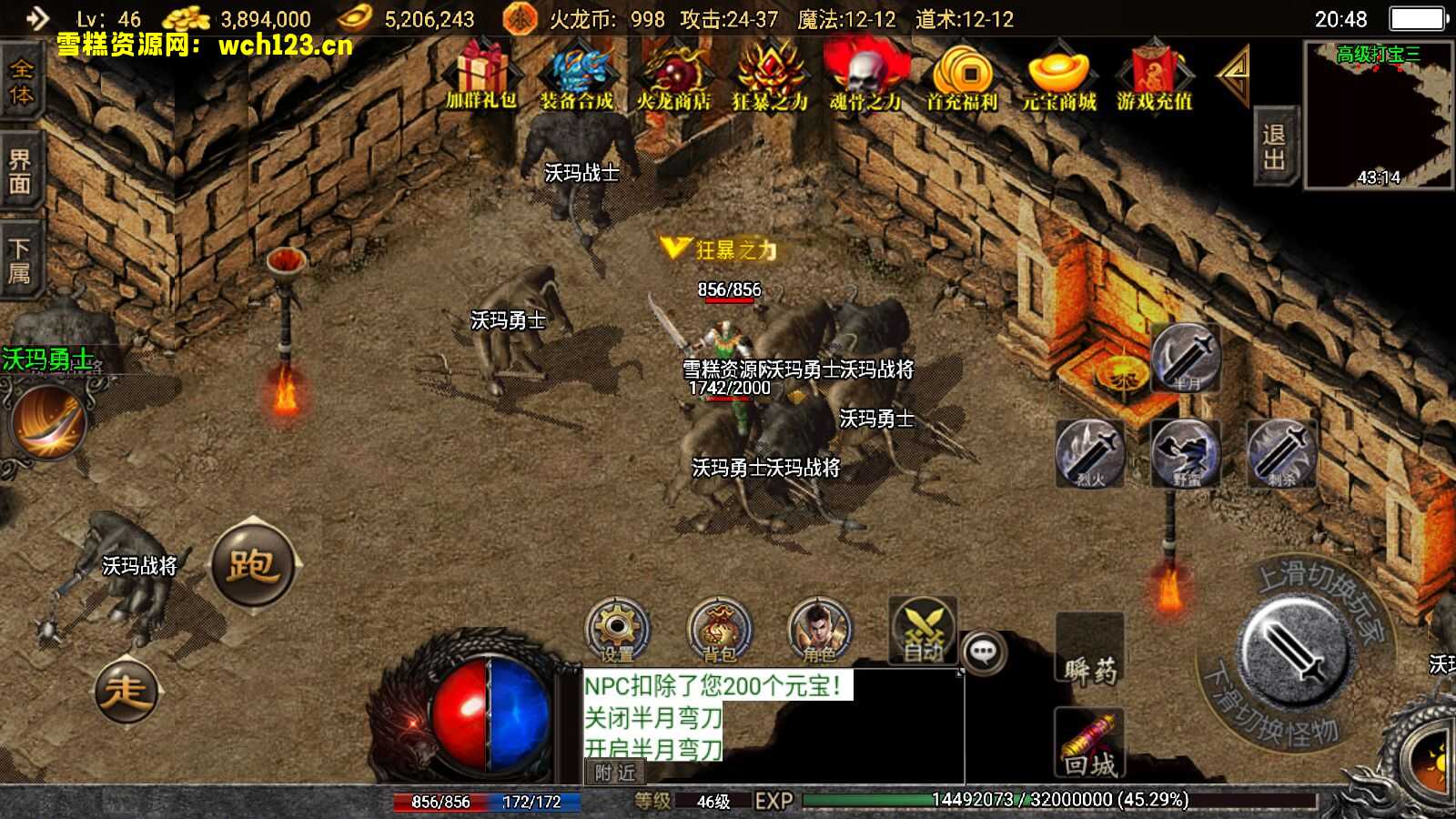The width and height of the screenshot is (1456, 819).
Task: Click the 退出 exit button
Action: point(1274,147)
